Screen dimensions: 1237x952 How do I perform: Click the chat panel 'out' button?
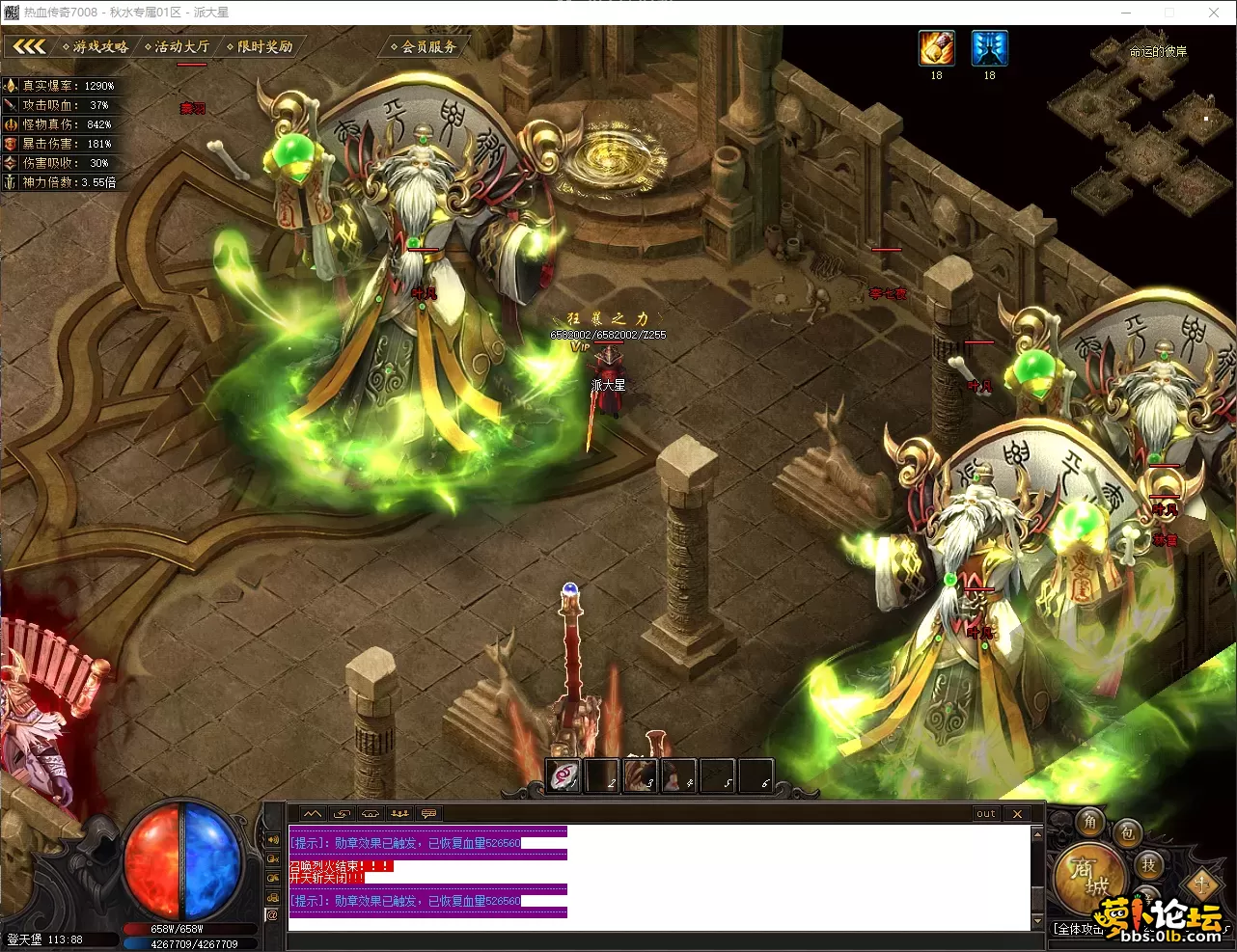pyautogui.click(x=985, y=814)
